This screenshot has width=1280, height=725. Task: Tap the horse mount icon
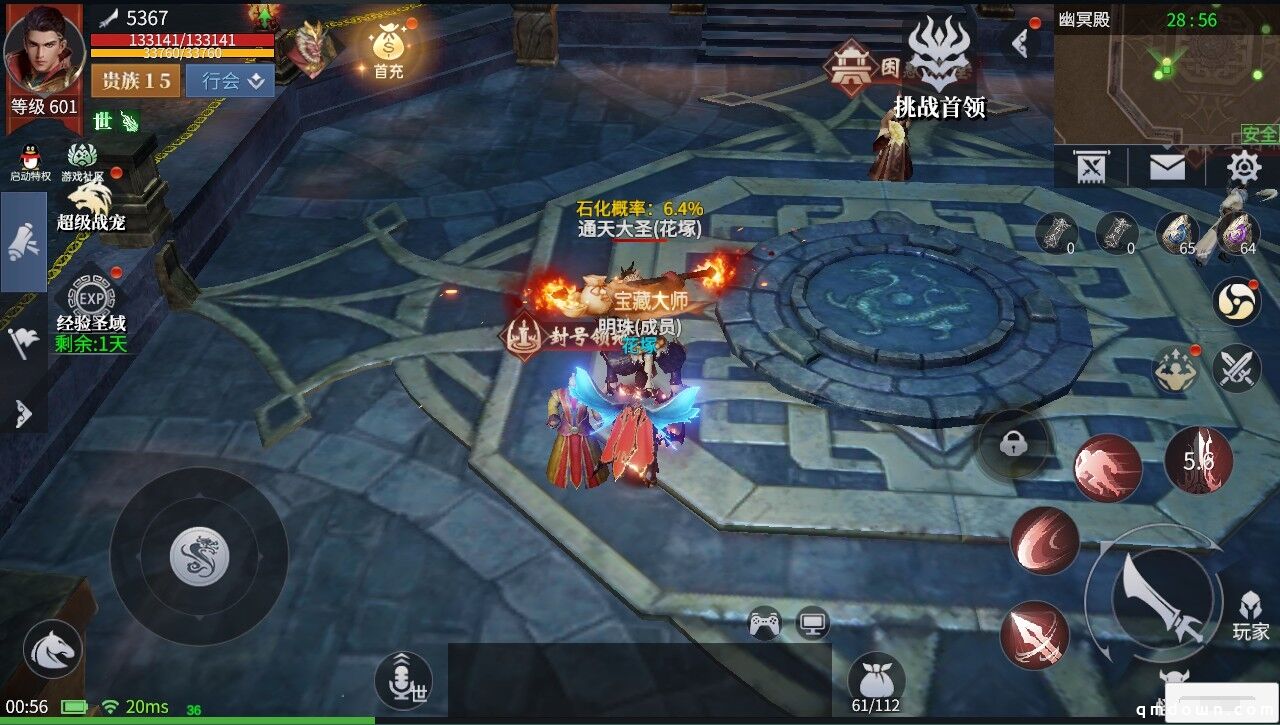tap(50, 649)
